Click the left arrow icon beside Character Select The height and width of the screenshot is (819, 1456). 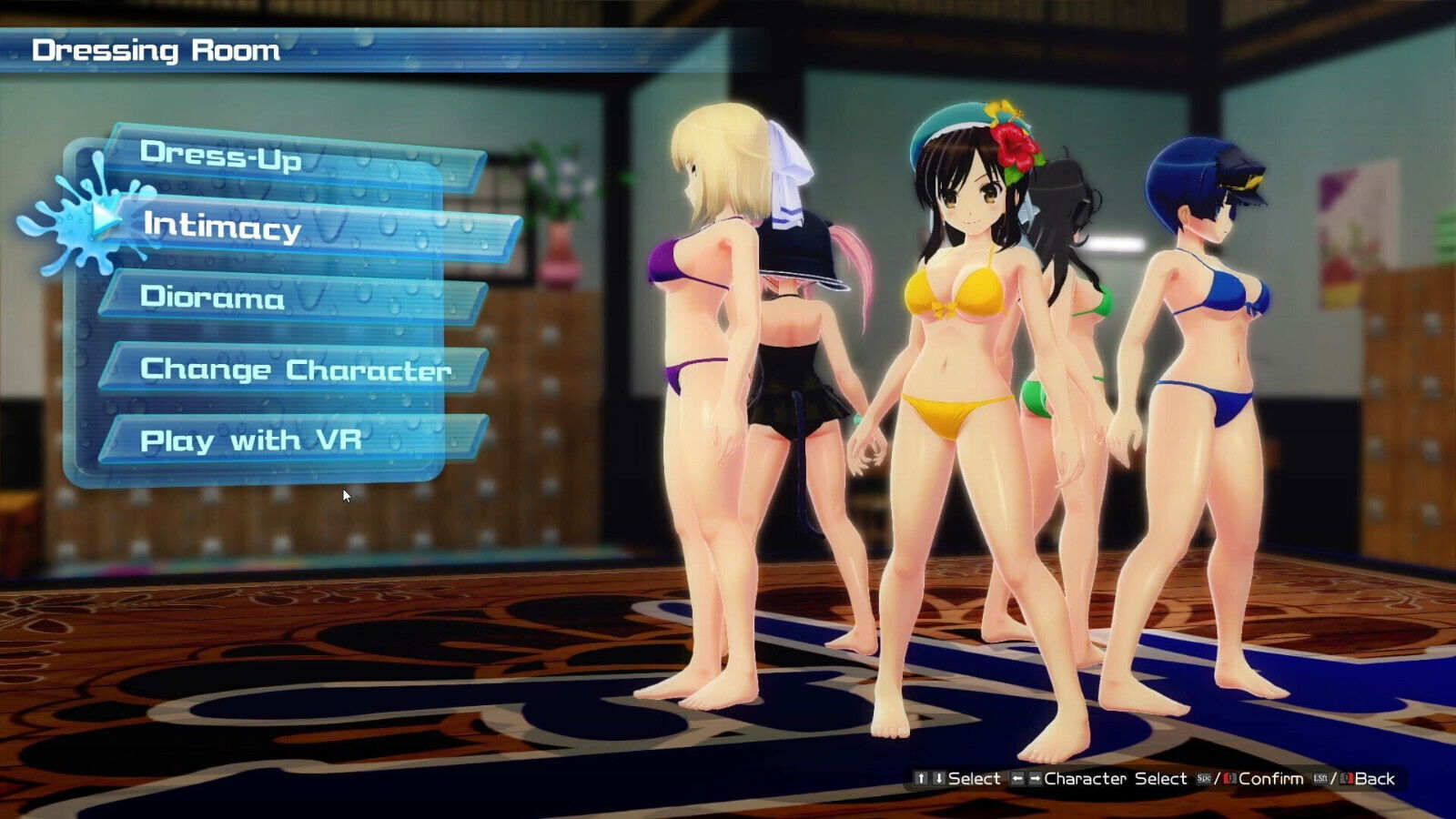click(1017, 779)
